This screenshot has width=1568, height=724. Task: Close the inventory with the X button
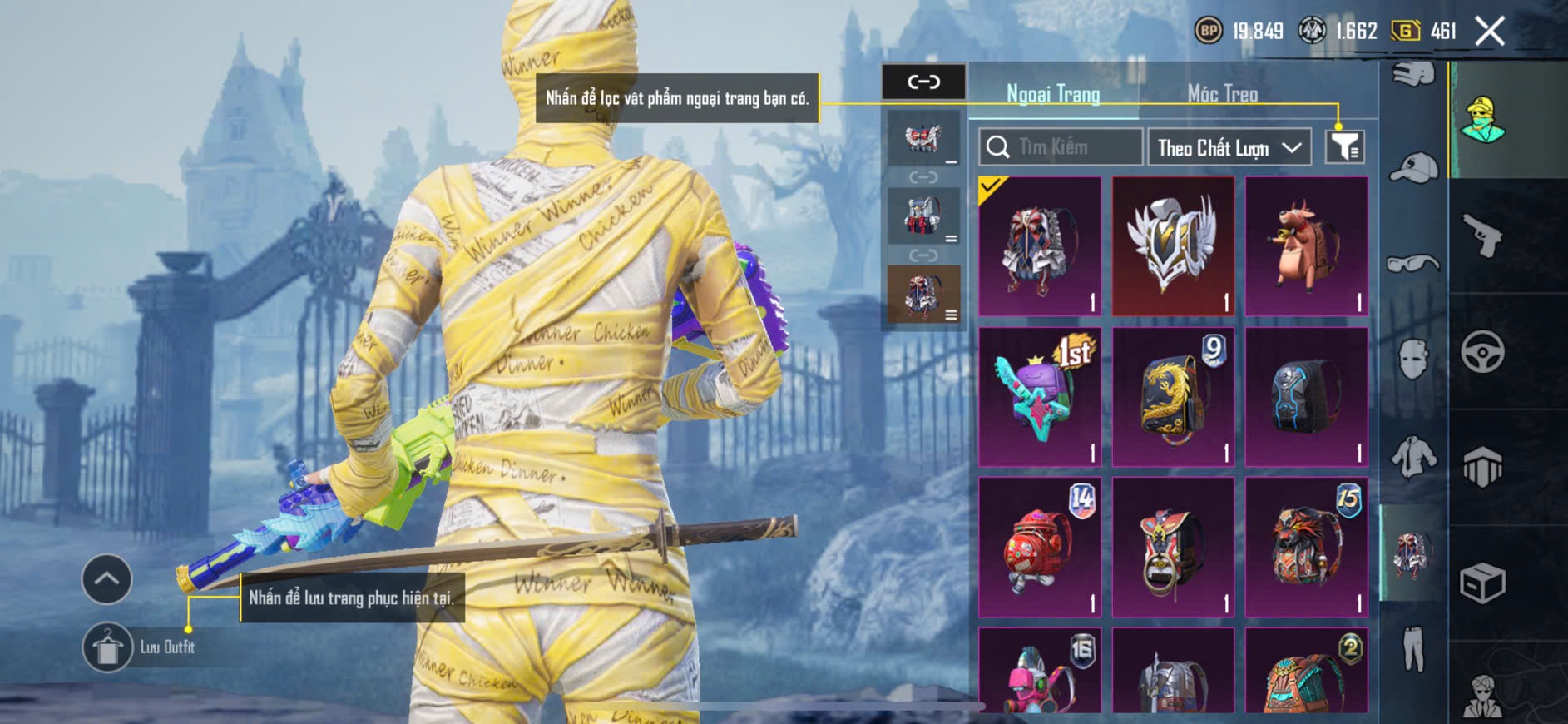click(x=1489, y=32)
